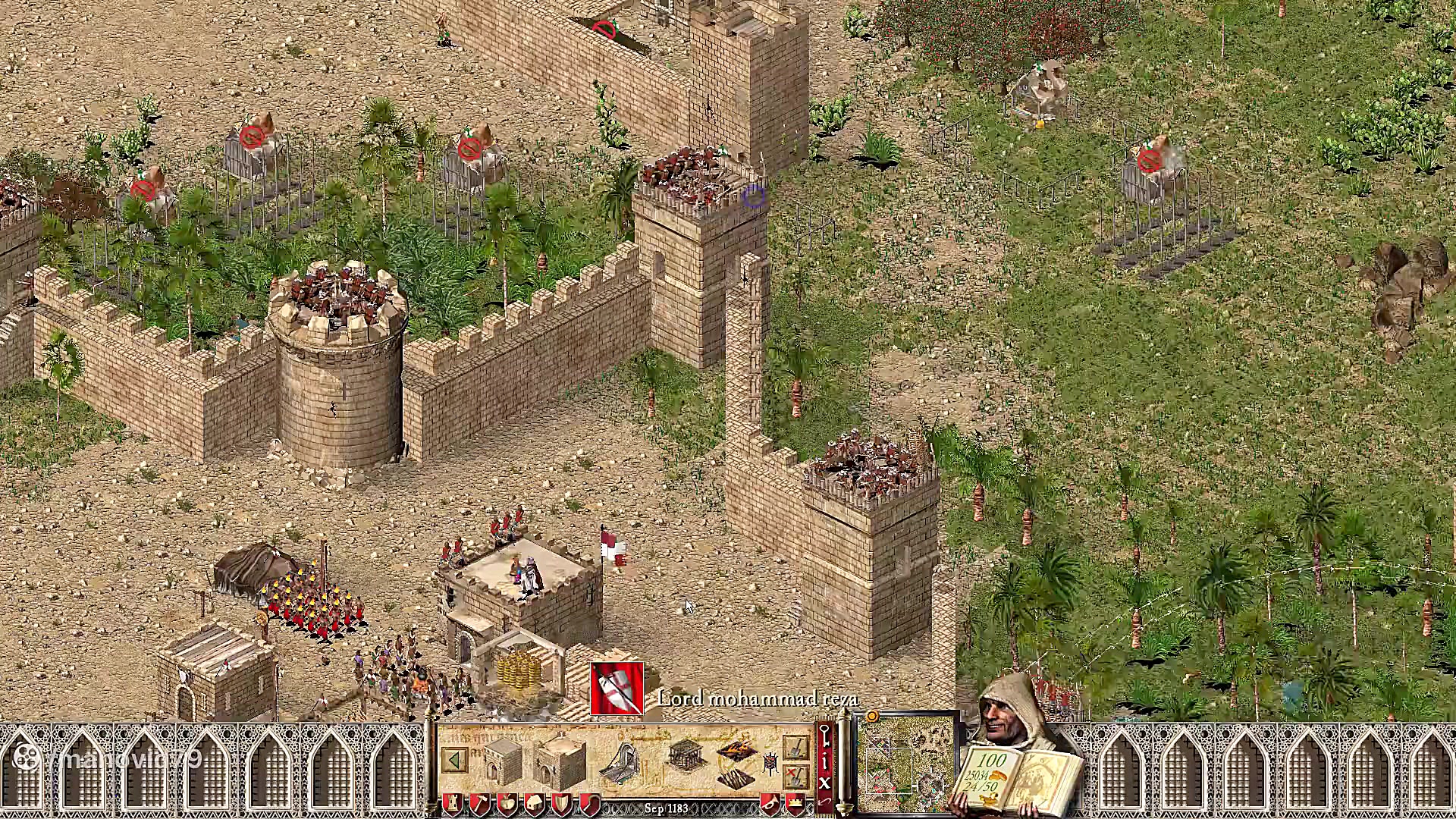Select the caged war dogs building
This screenshot has width=1456, height=819.
685,756
